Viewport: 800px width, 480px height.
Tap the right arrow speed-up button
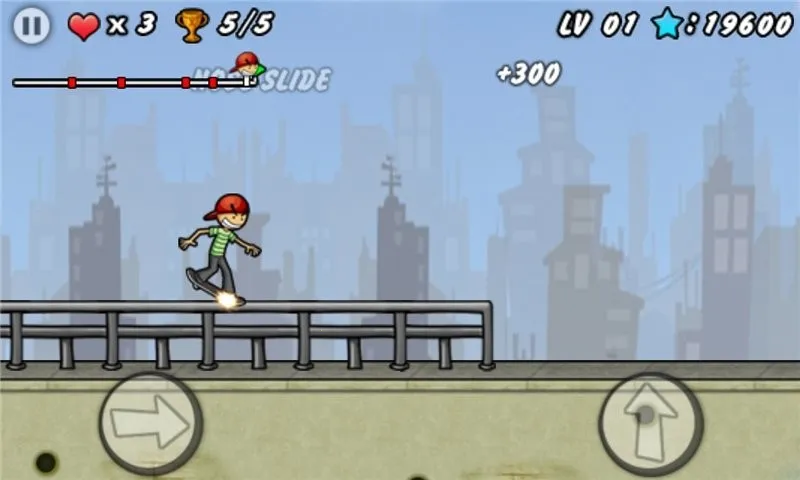[150, 422]
